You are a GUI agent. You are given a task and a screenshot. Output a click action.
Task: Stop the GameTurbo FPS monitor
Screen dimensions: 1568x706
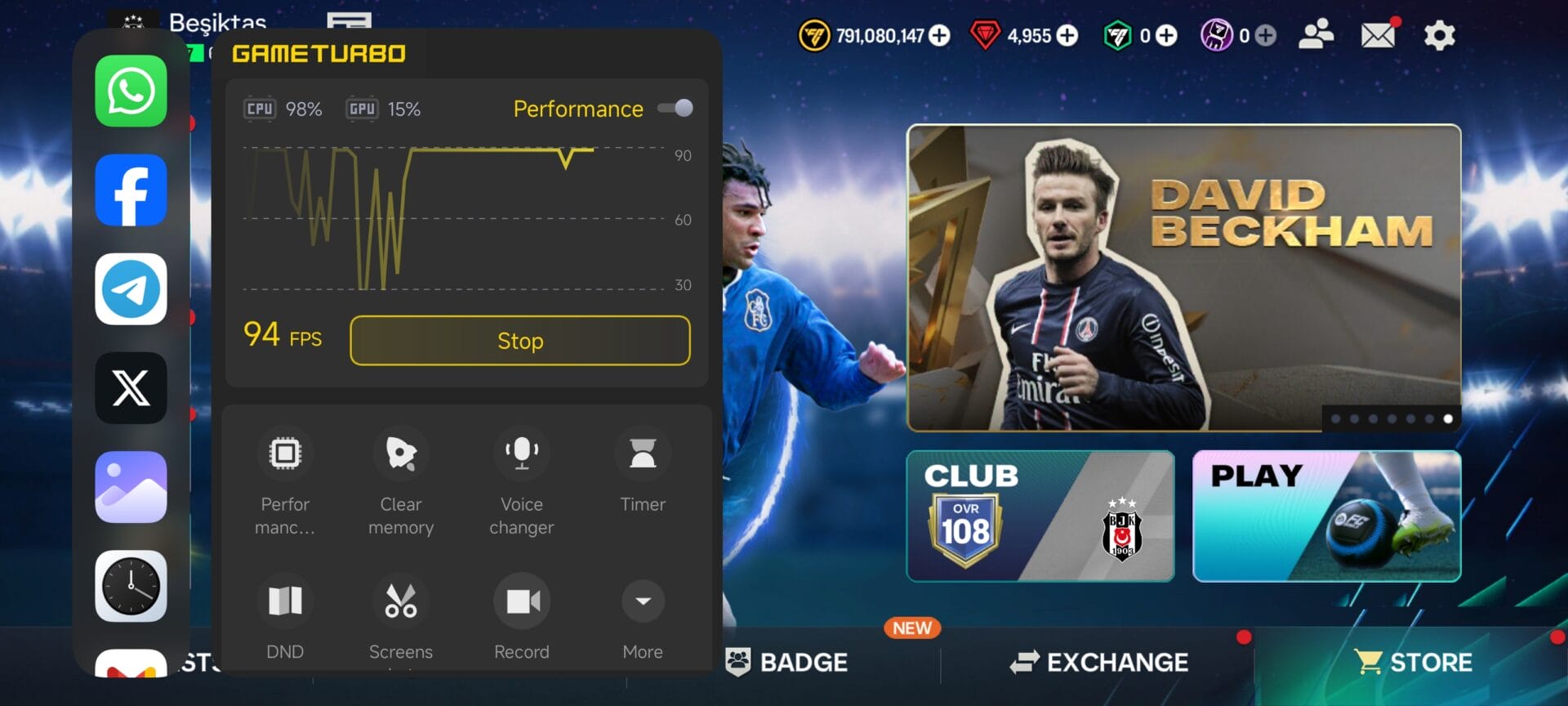(520, 341)
